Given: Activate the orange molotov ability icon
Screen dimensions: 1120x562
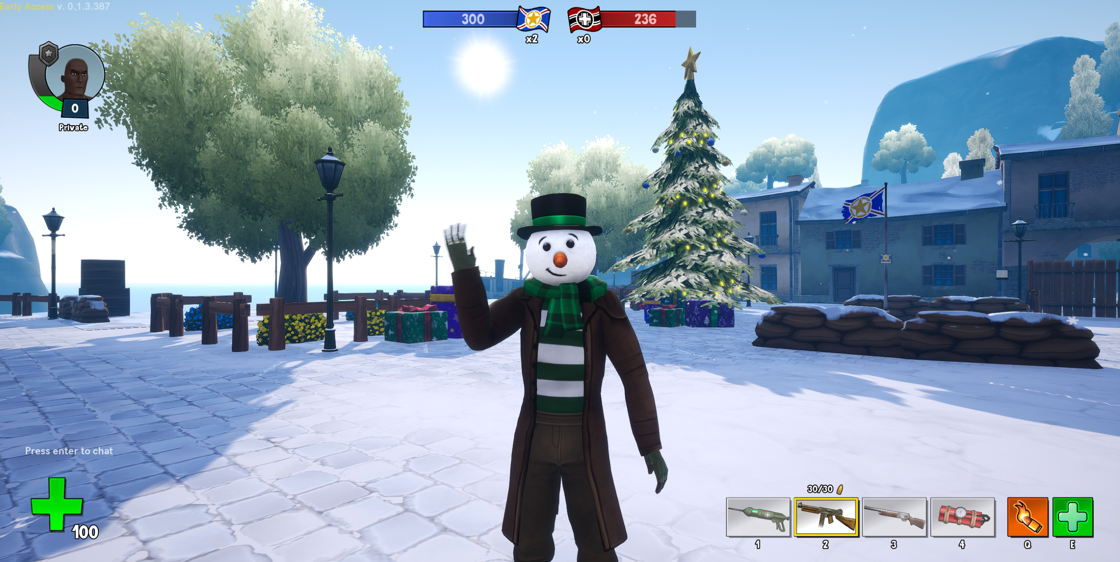Looking at the screenshot, I should click(x=1027, y=517).
